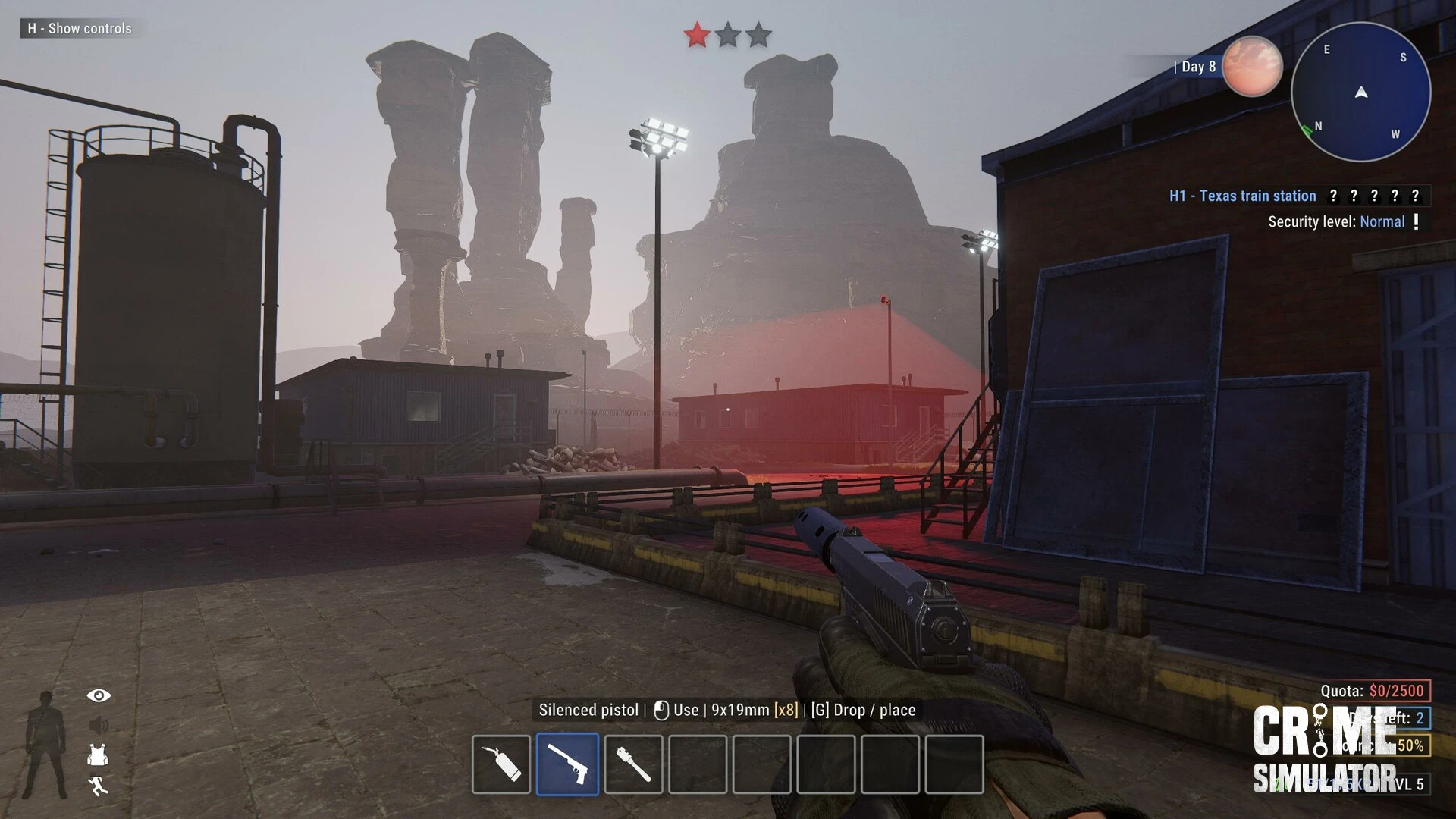Select the blowtorch hotbar slot
Screen dimensions: 1456x819
[x=501, y=764]
